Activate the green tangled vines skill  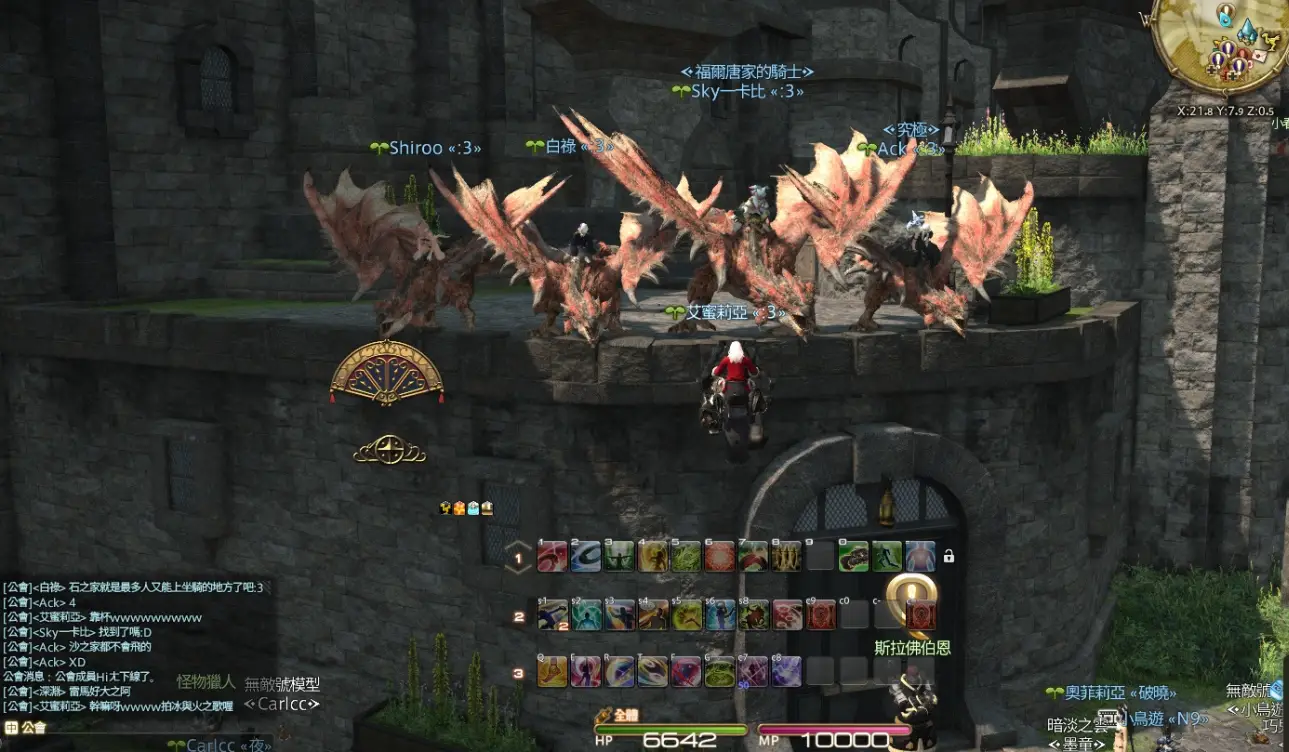pos(686,557)
